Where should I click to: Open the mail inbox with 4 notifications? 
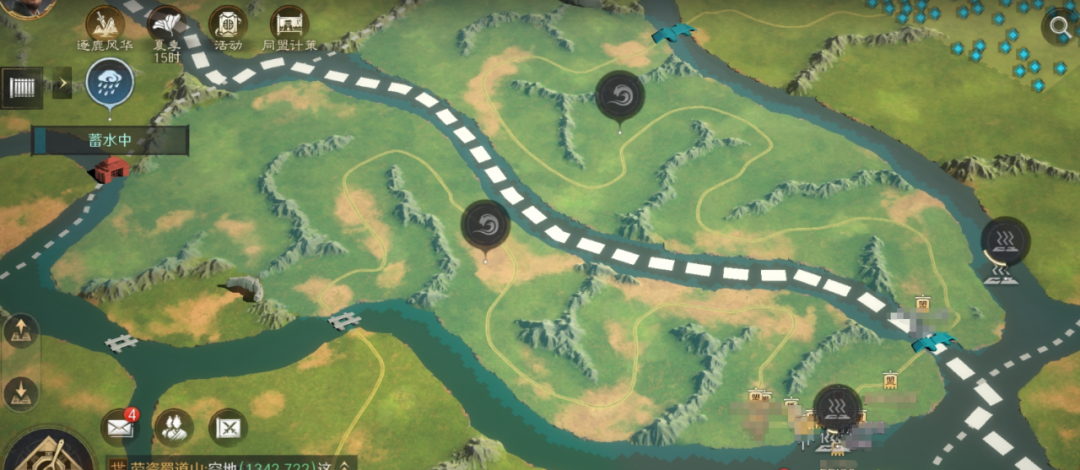coord(118,428)
